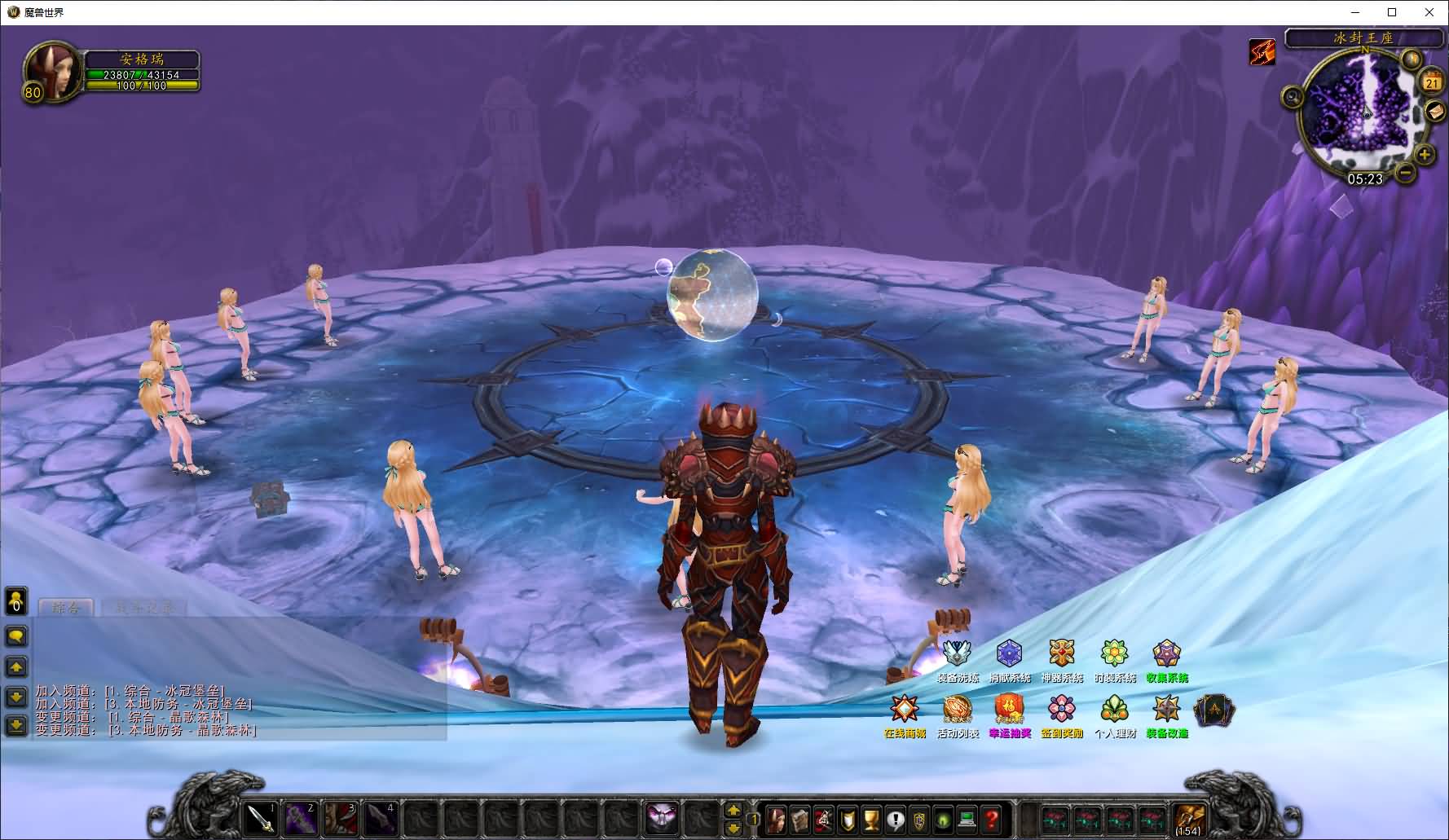Open the mail envelope icon by the minimap

(1434, 112)
